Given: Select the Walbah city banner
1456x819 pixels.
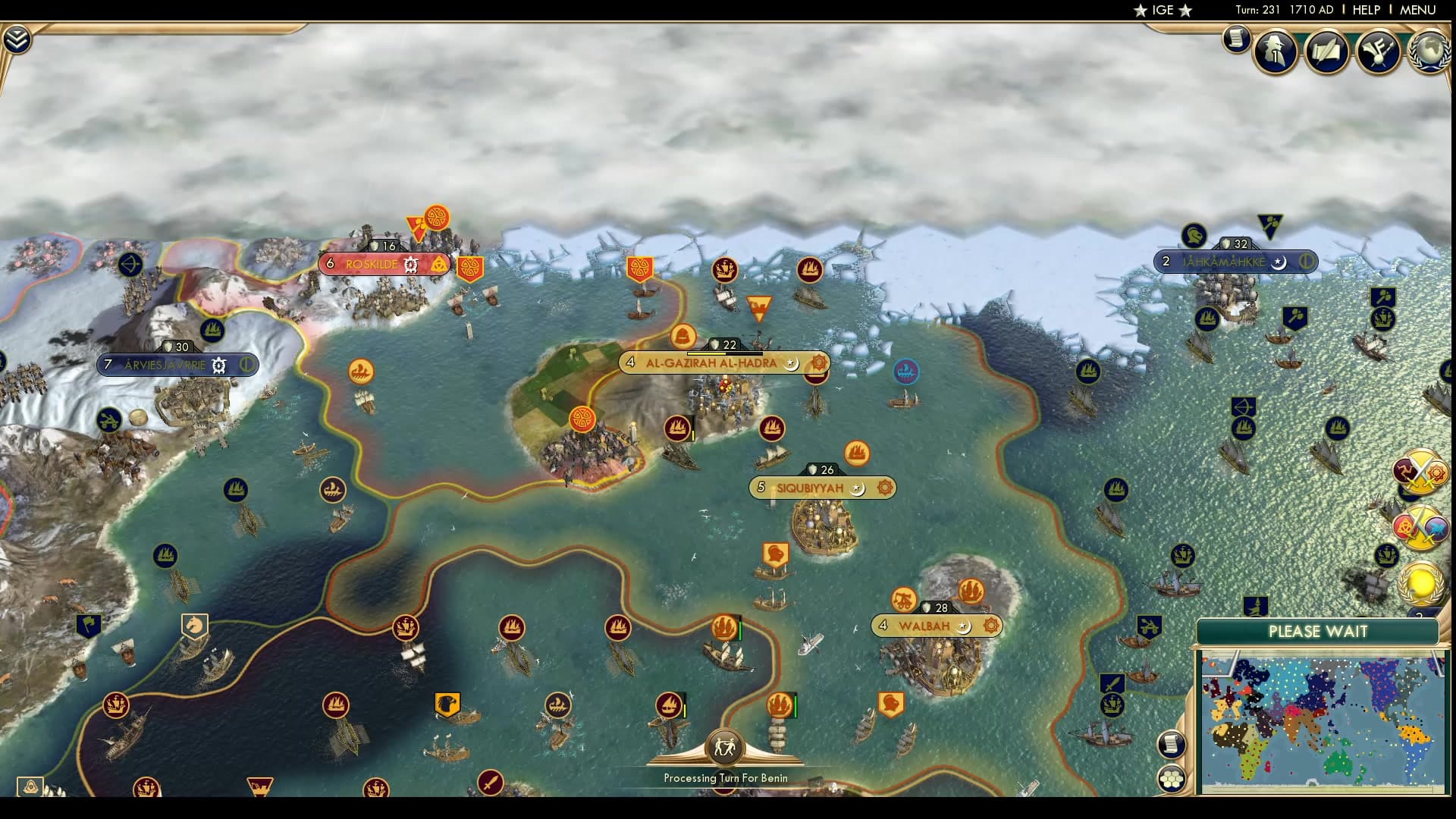Looking at the screenshot, I should click(x=927, y=626).
